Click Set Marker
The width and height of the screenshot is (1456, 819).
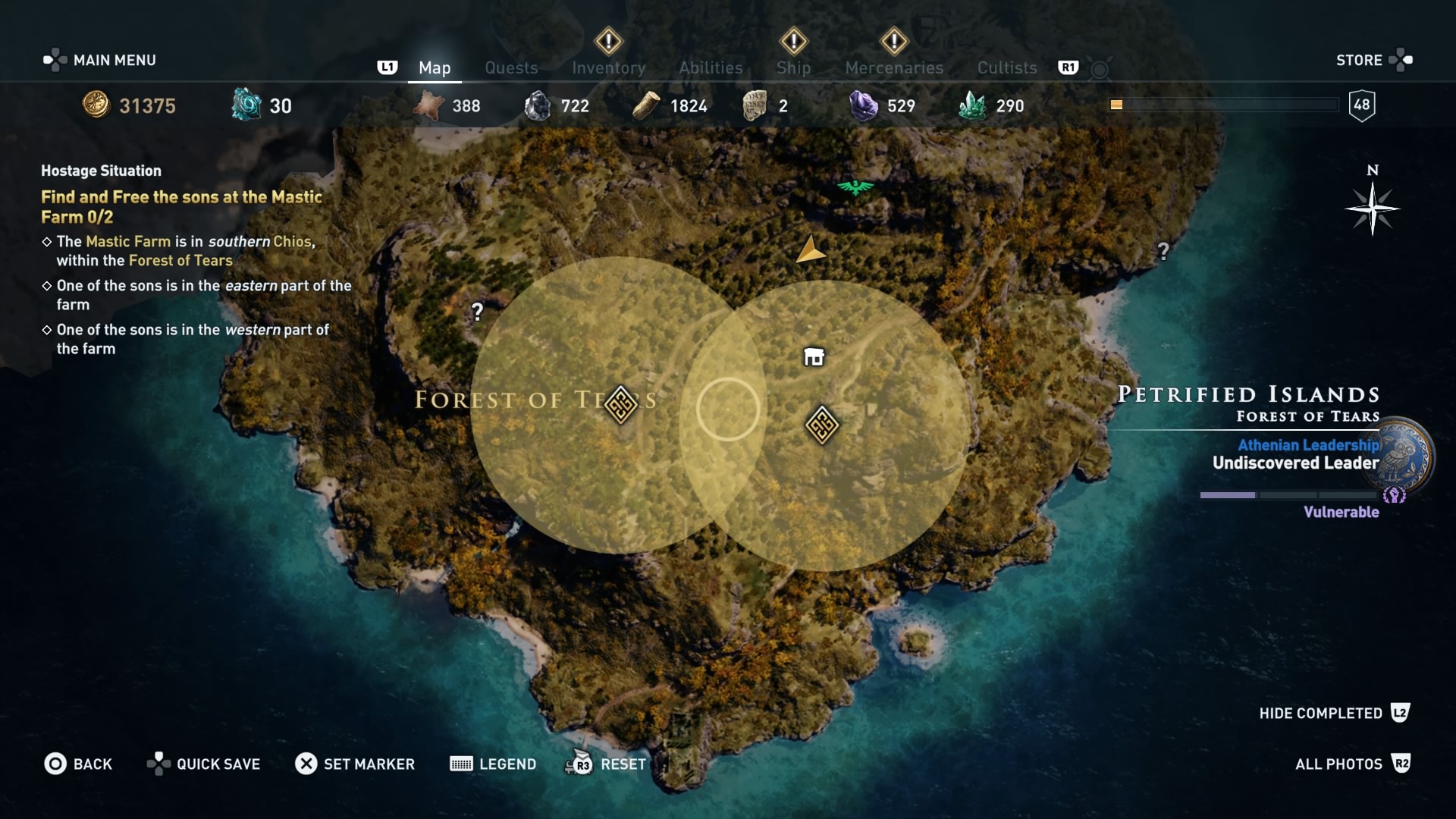tap(355, 764)
